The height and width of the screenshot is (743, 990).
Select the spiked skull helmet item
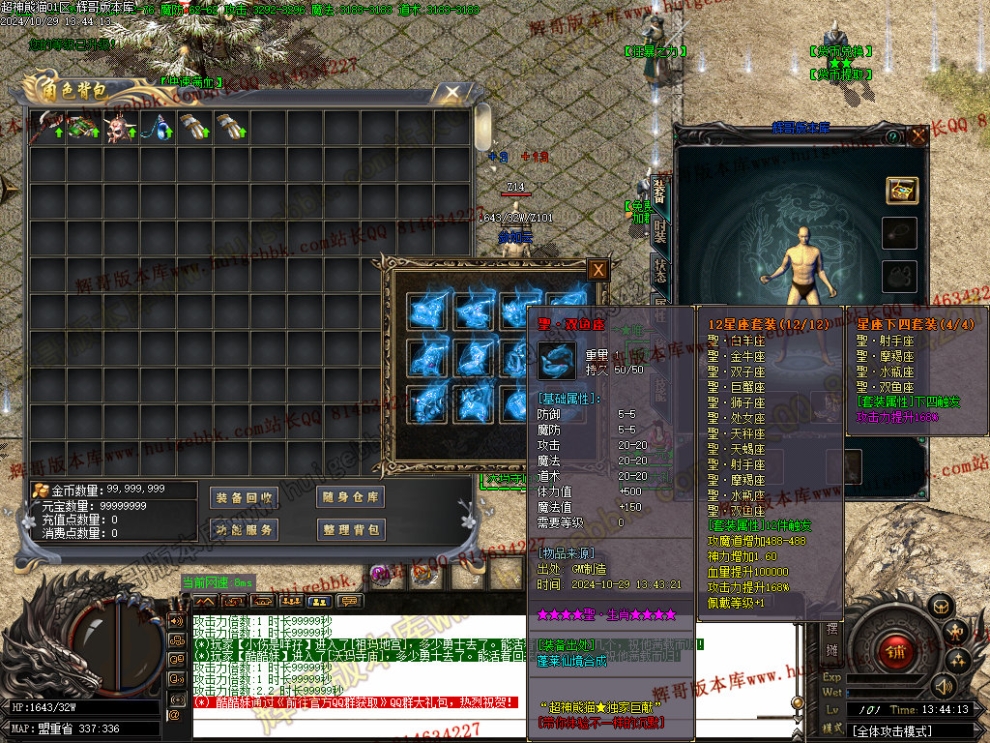(121, 127)
